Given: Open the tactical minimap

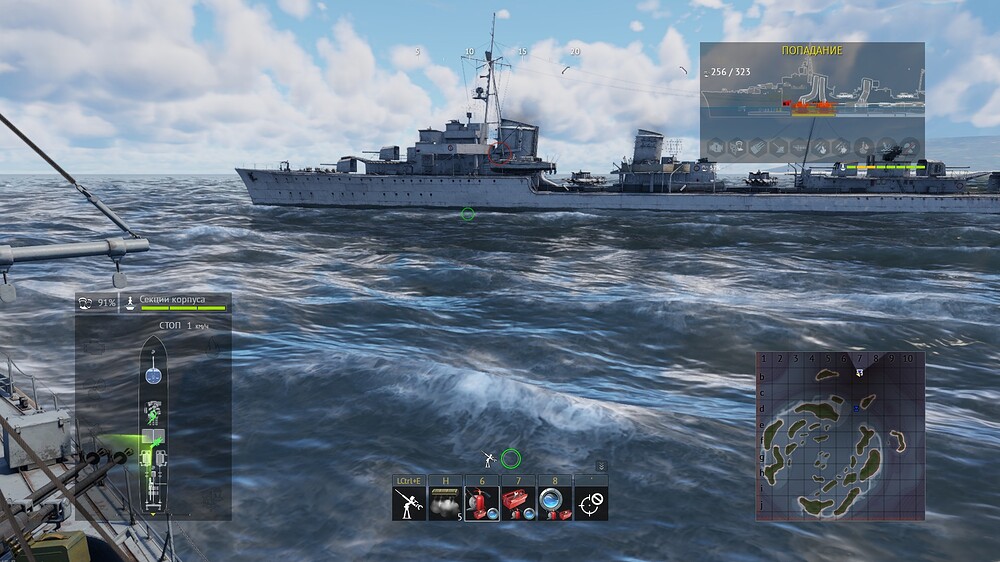Looking at the screenshot, I should (839, 435).
